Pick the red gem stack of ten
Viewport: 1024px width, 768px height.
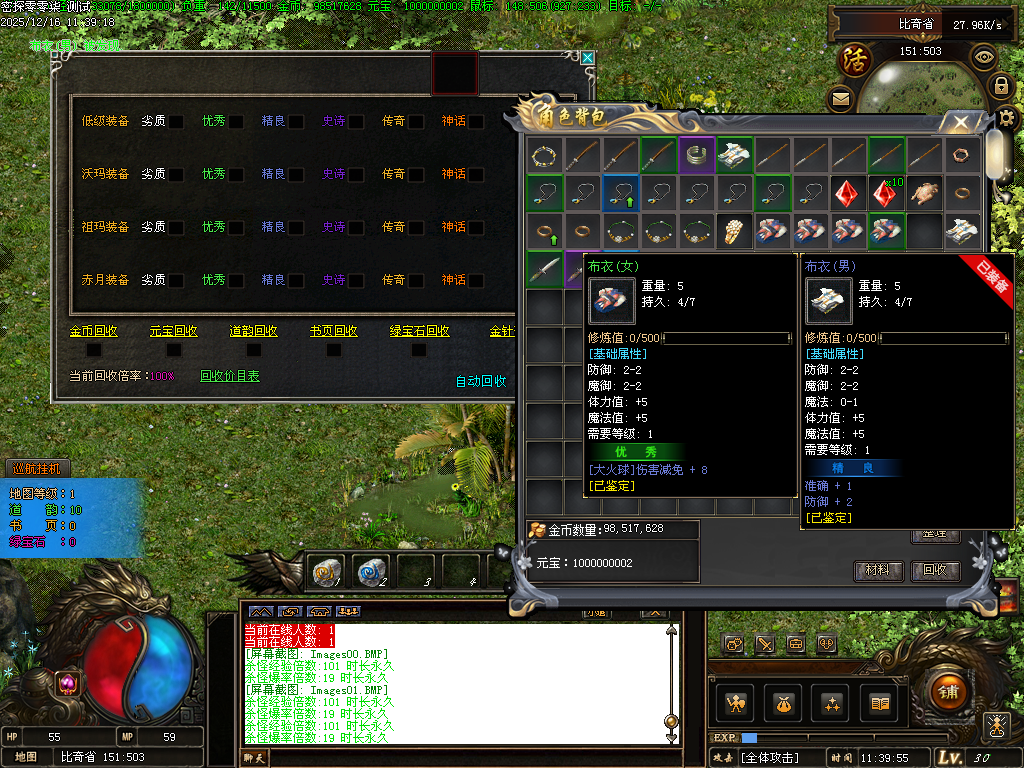(884, 193)
